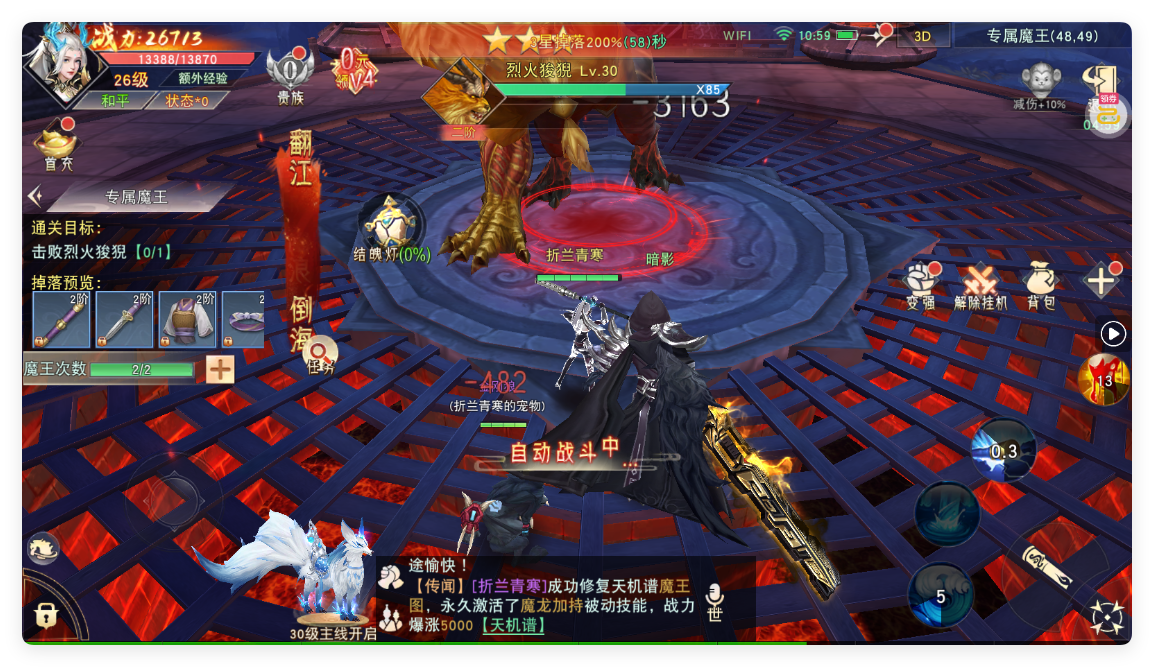The image size is (1154, 667).
Task: Select the armor robe drop preview slot
Action: click(187, 320)
